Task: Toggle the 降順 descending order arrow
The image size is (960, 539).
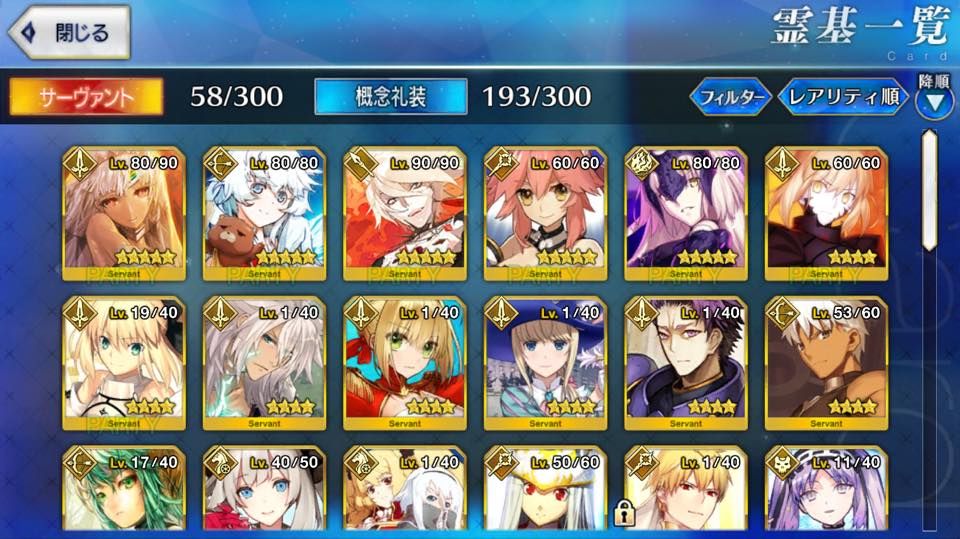Action: (934, 100)
